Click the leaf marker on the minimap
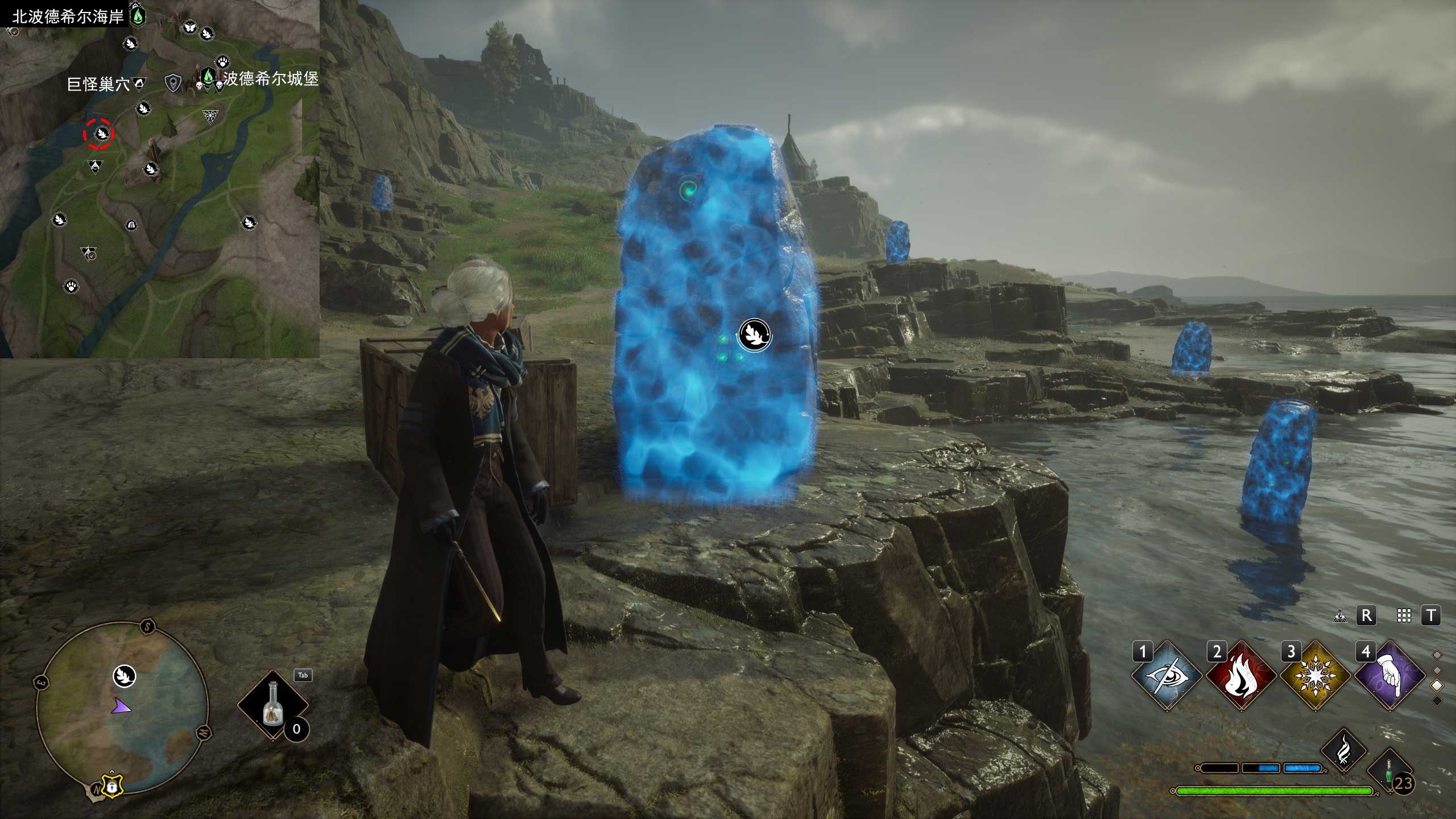The image size is (1456, 819). [x=125, y=676]
